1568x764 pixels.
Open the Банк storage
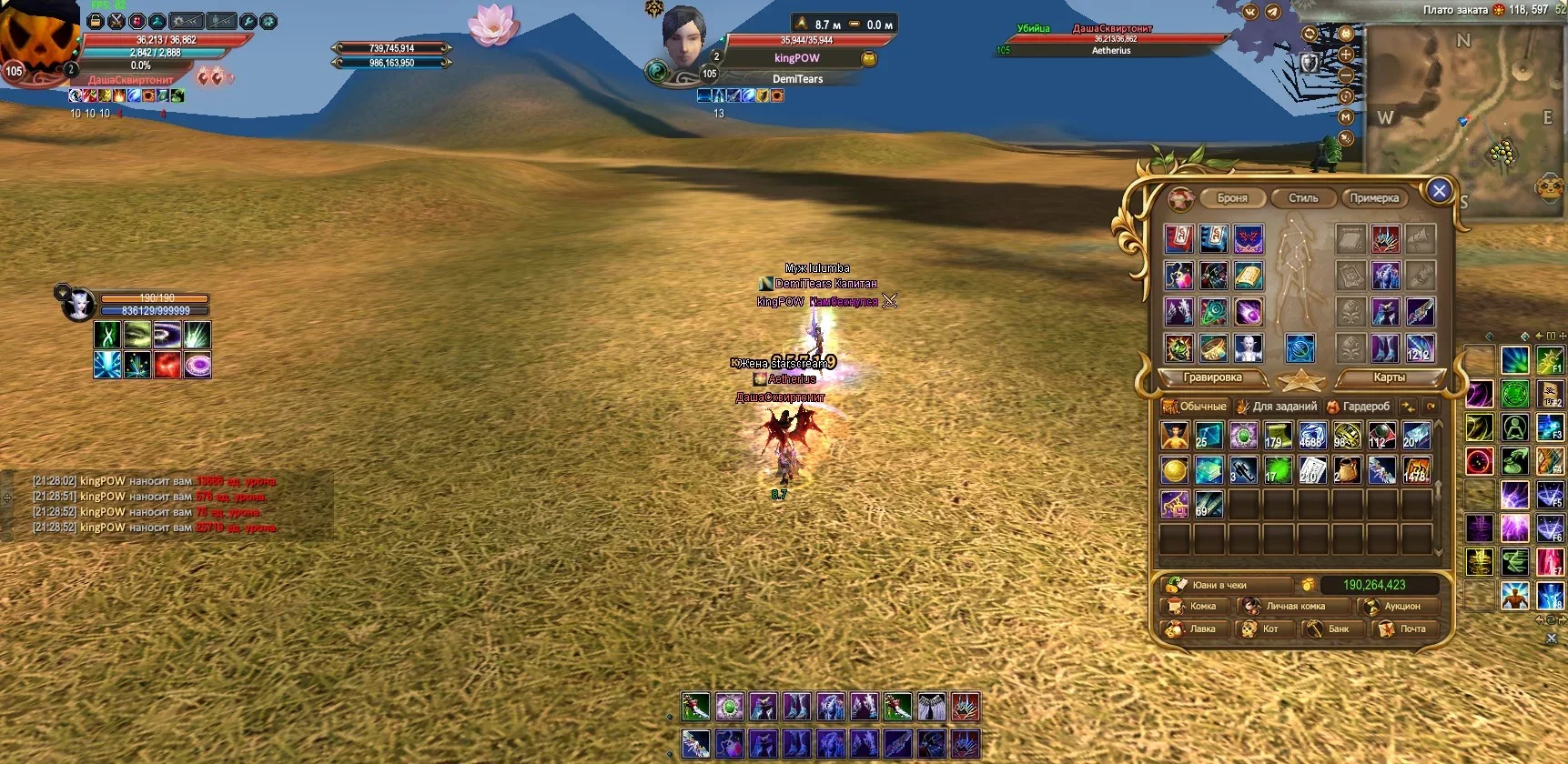[x=1330, y=629]
